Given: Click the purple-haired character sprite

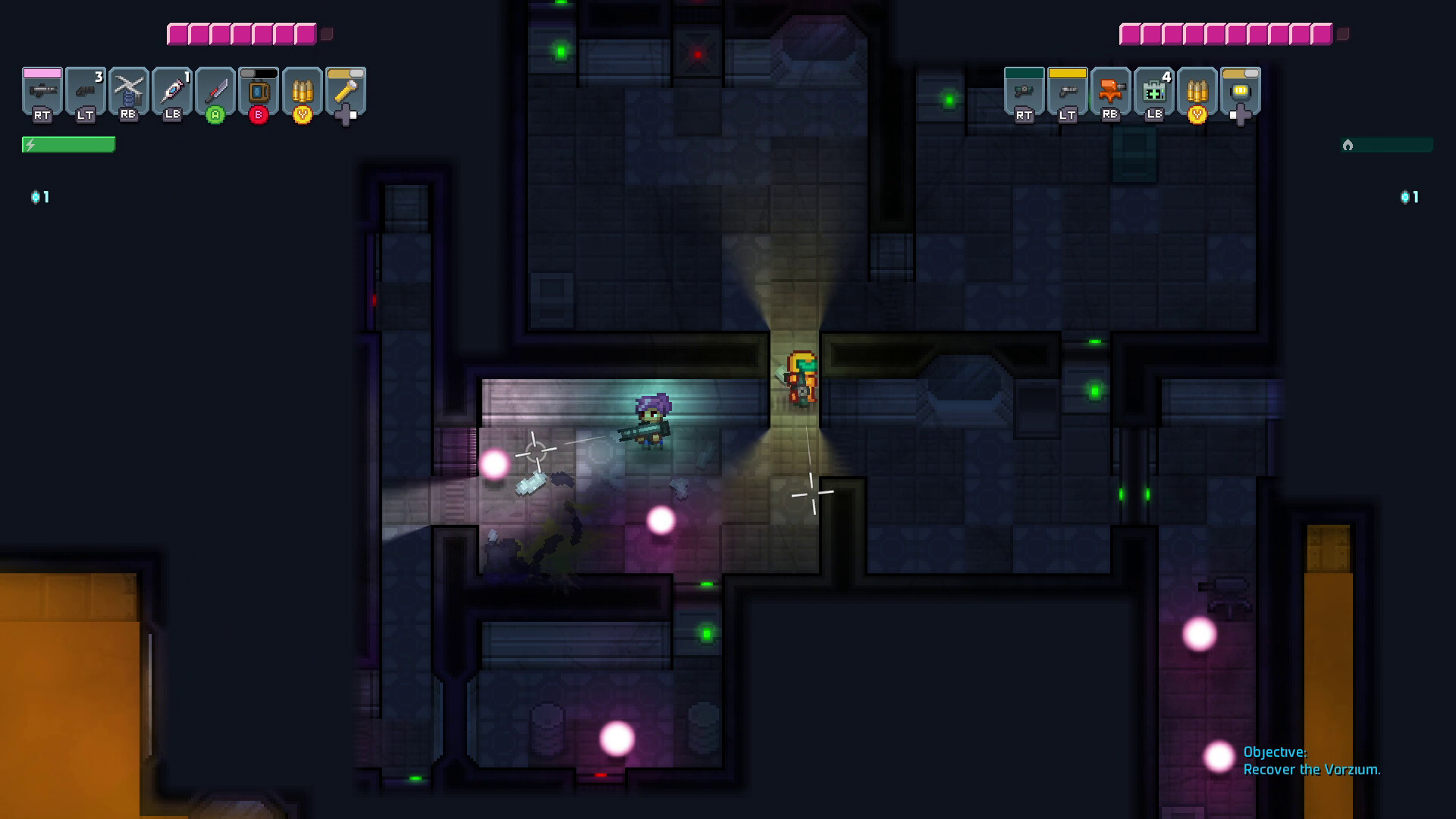Looking at the screenshot, I should (653, 422).
